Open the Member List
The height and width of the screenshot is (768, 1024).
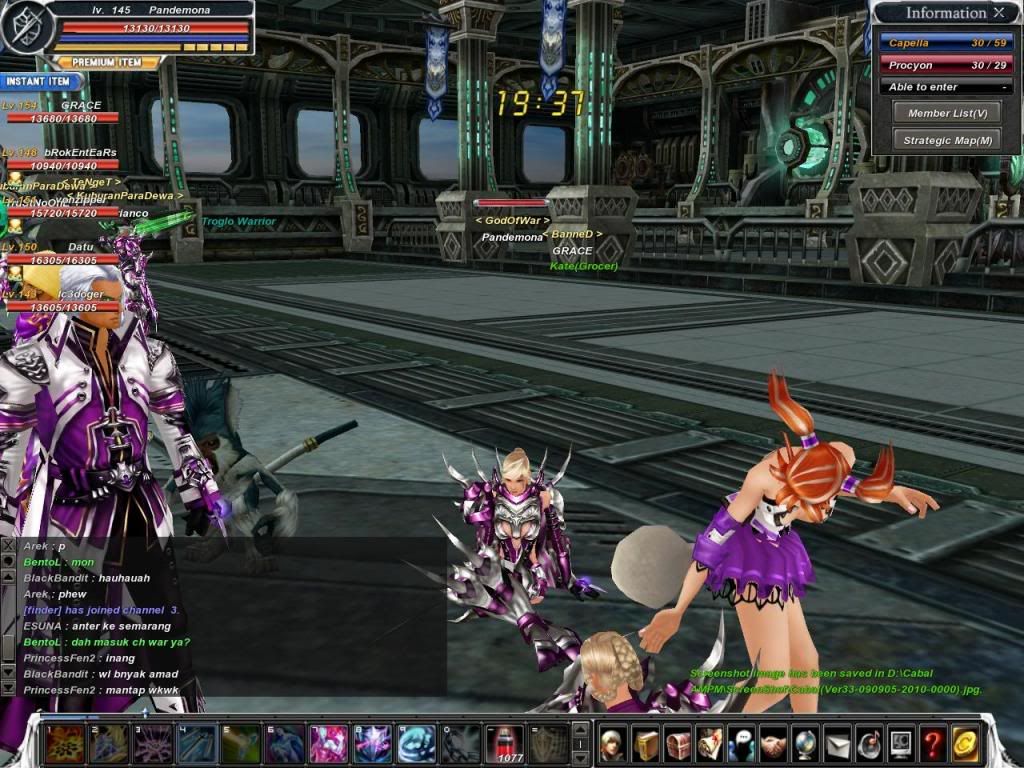click(x=947, y=113)
